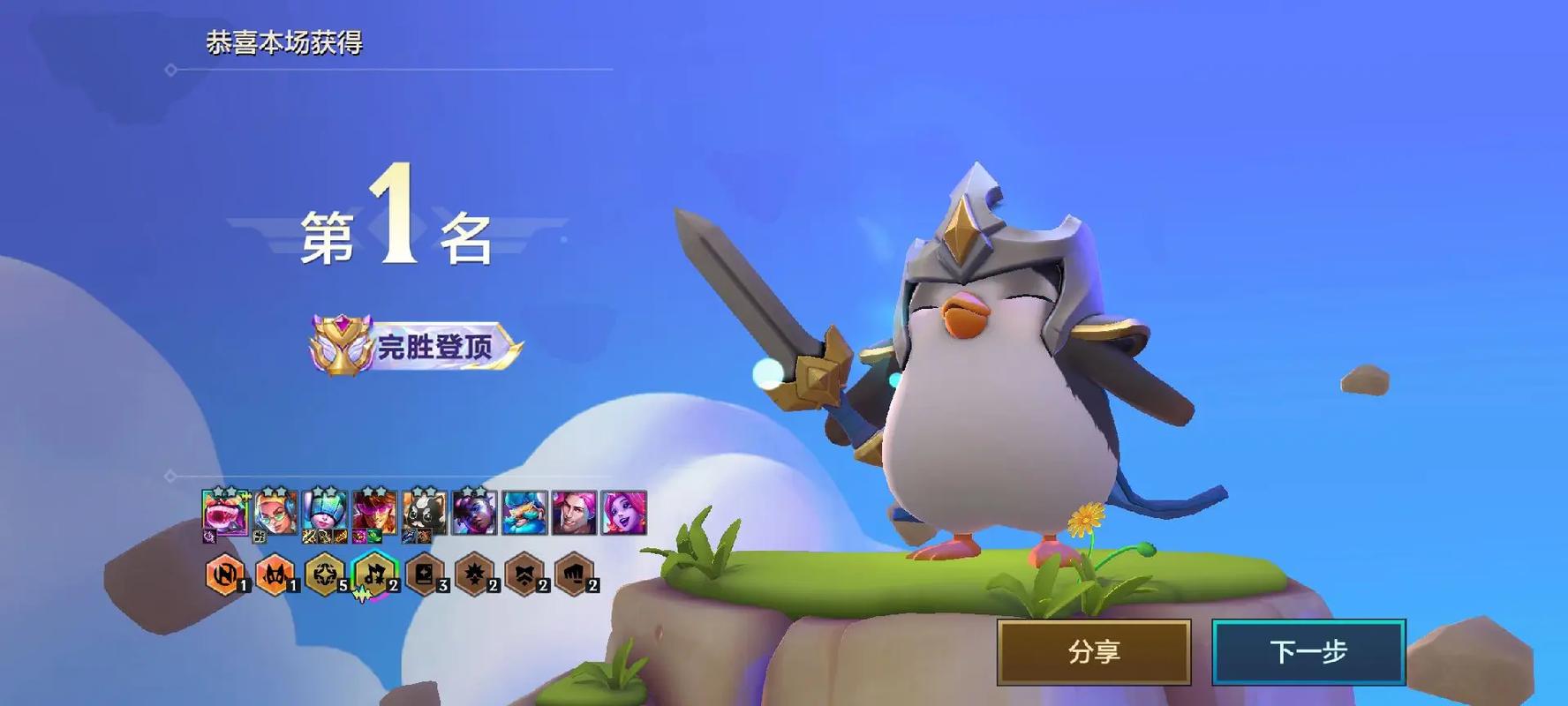The width and height of the screenshot is (1568, 706).
Task: Select the open-mouthed pink monster champion portrait
Action: click(224, 513)
